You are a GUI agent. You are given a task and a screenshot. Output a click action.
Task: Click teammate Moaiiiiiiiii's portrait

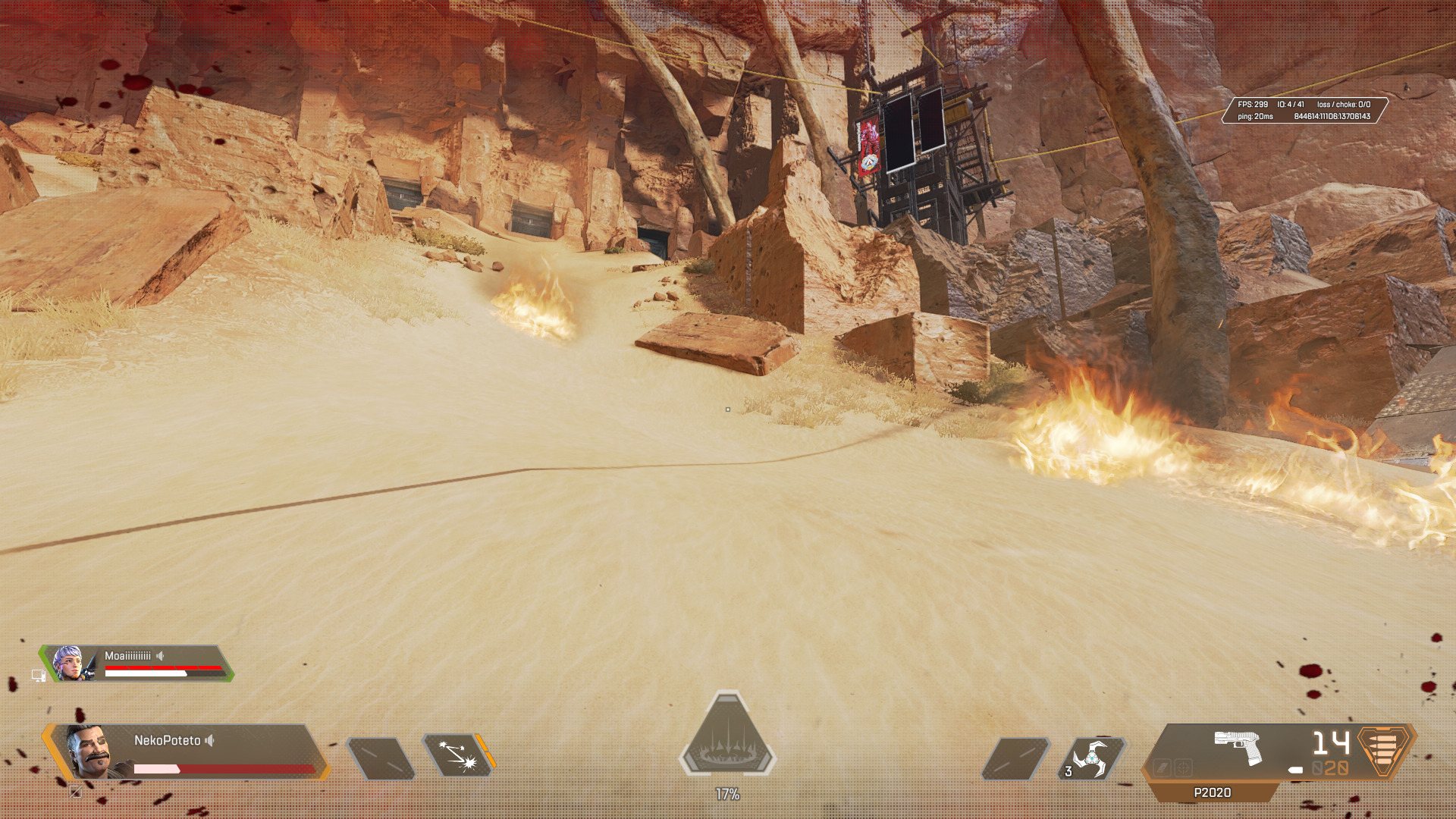tap(70, 664)
